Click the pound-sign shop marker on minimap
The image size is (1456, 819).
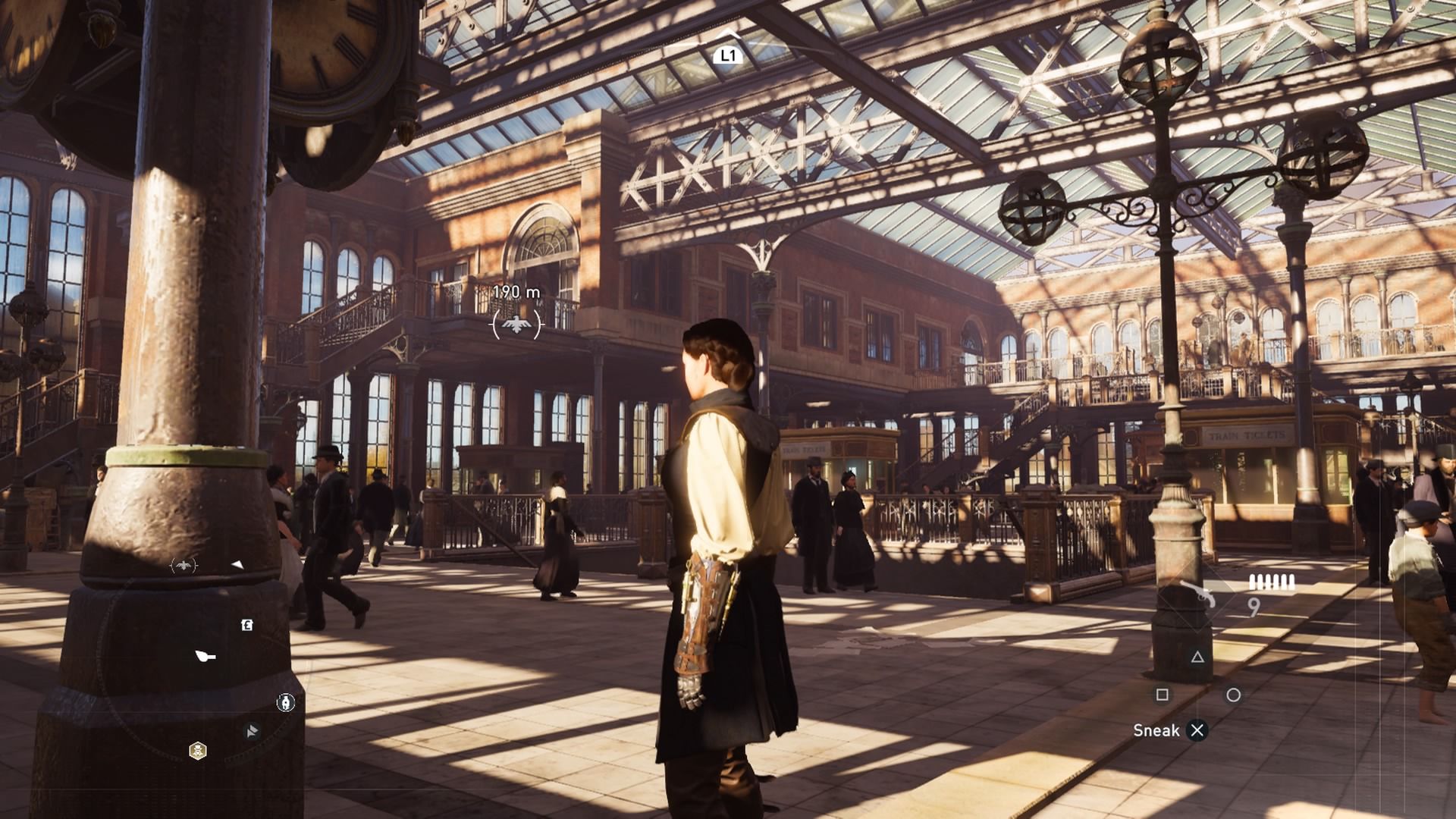246,625
